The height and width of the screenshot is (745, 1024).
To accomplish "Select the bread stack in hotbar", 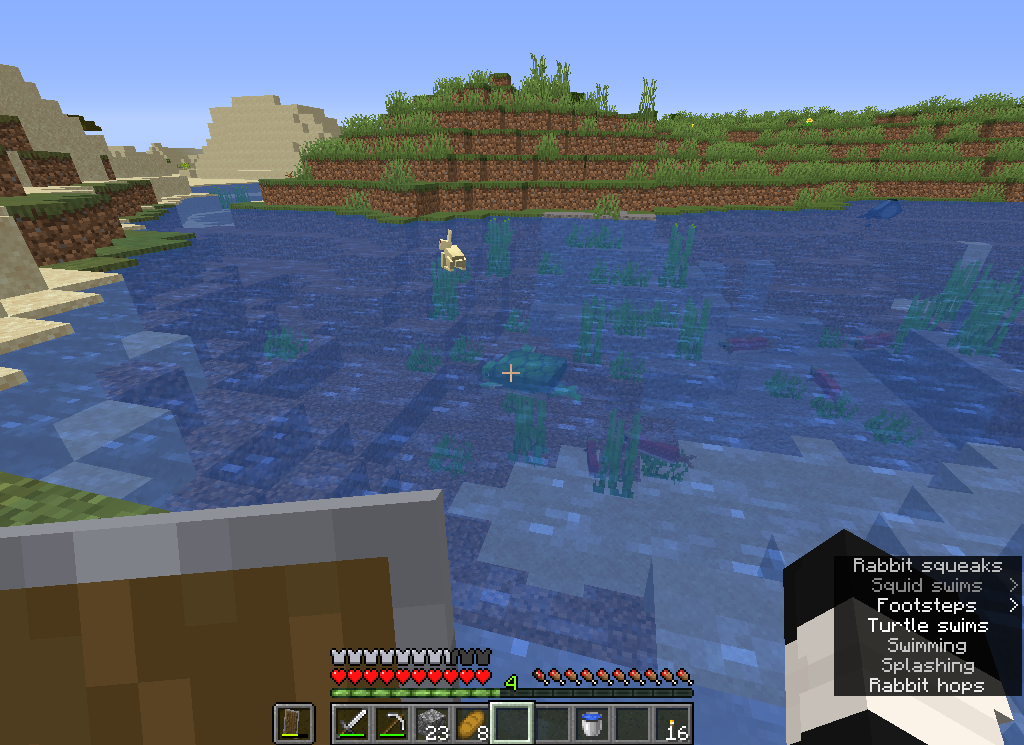I will [x=472, y=723].
